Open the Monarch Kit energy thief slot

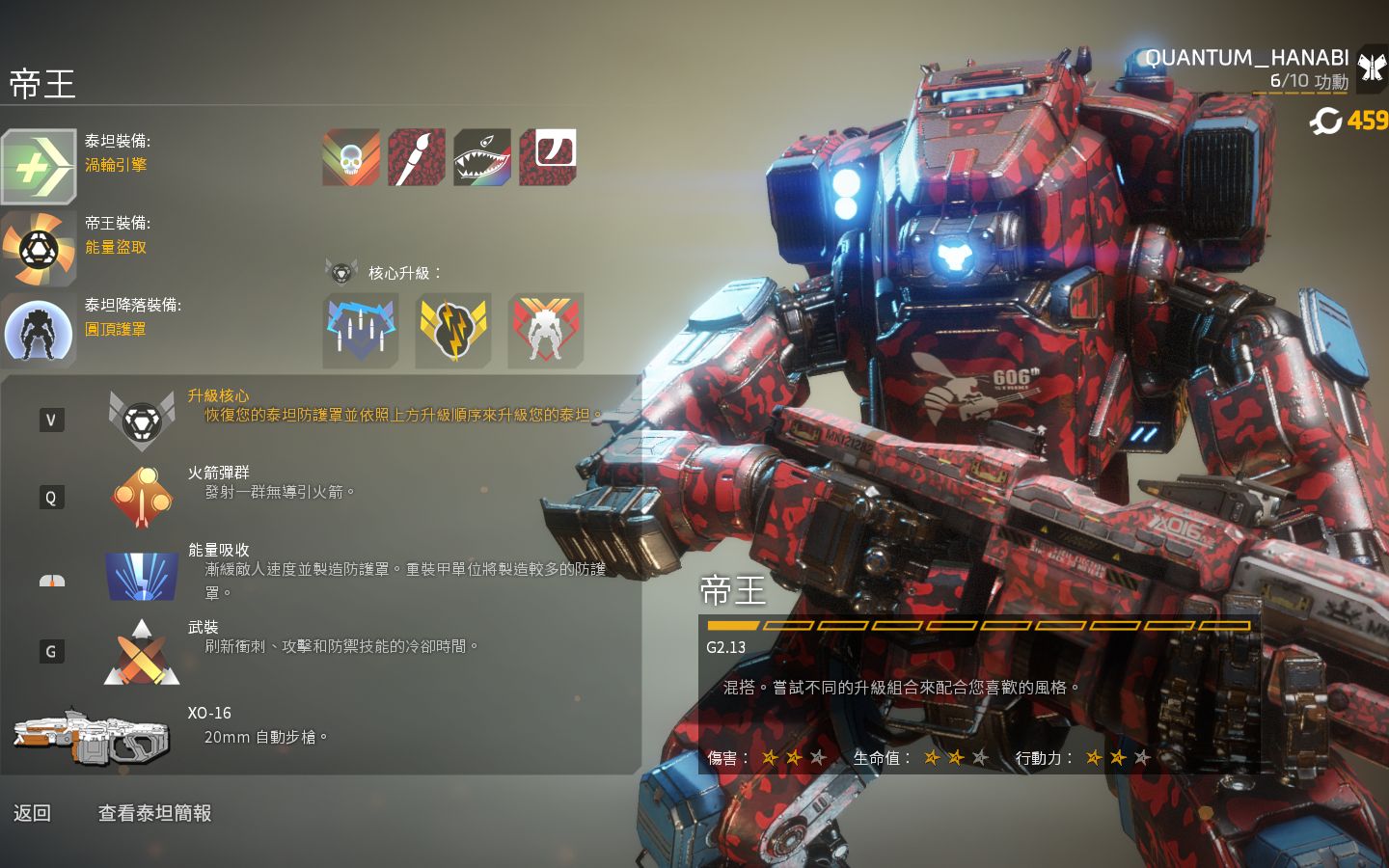39,249
